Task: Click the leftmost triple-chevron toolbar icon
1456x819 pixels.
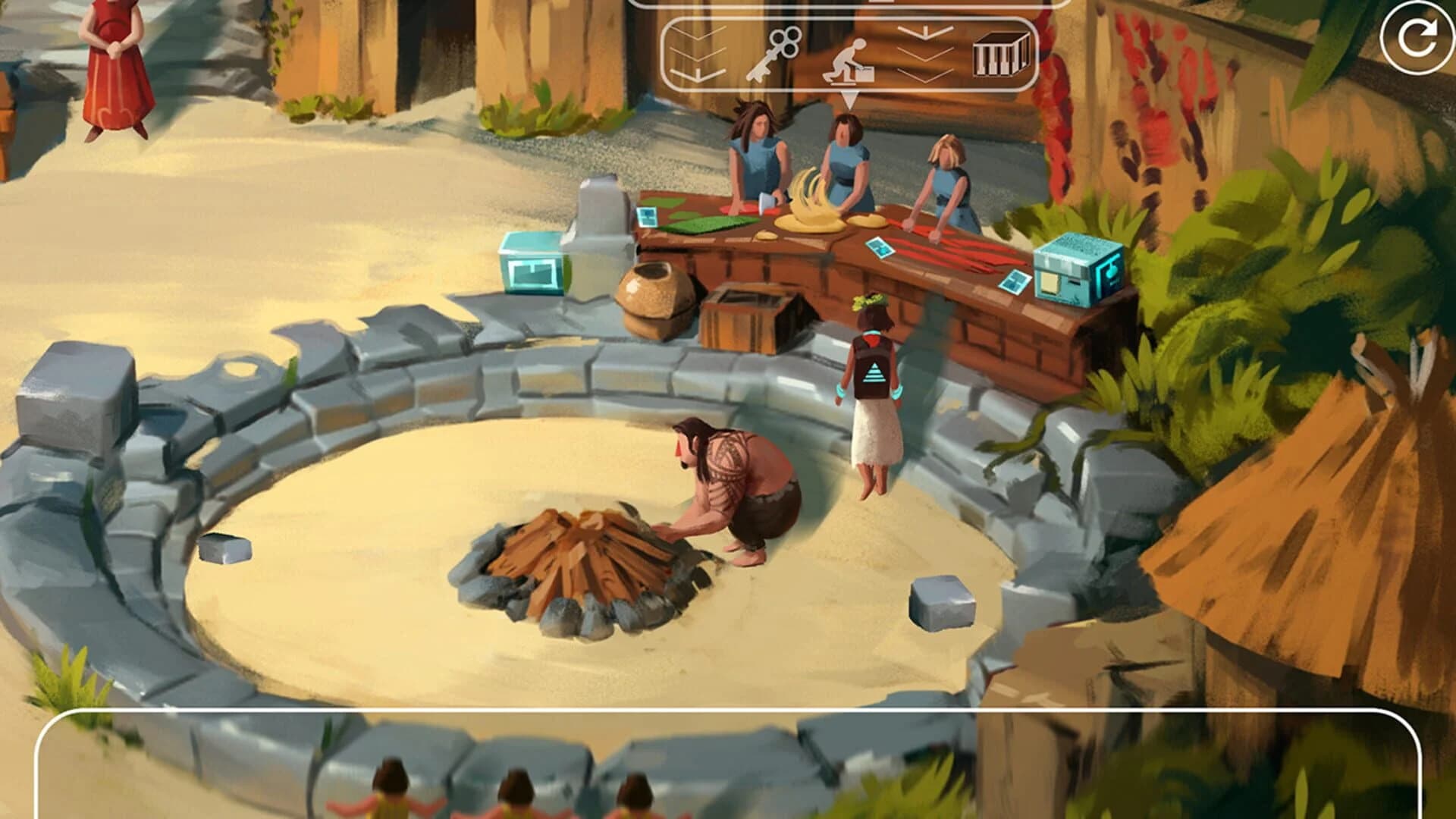Action: point(697,53)
